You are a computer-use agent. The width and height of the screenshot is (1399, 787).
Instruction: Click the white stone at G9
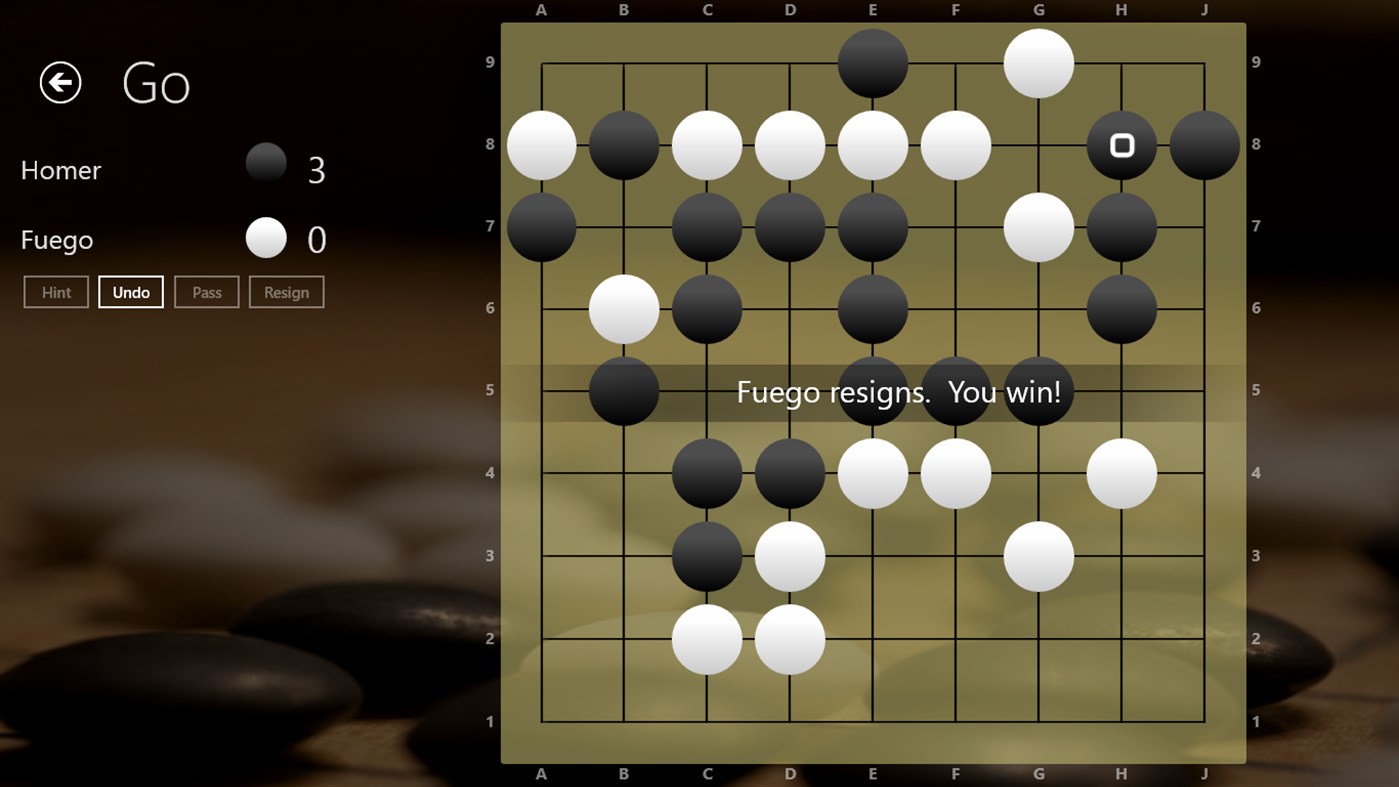tap(1039, 61)
